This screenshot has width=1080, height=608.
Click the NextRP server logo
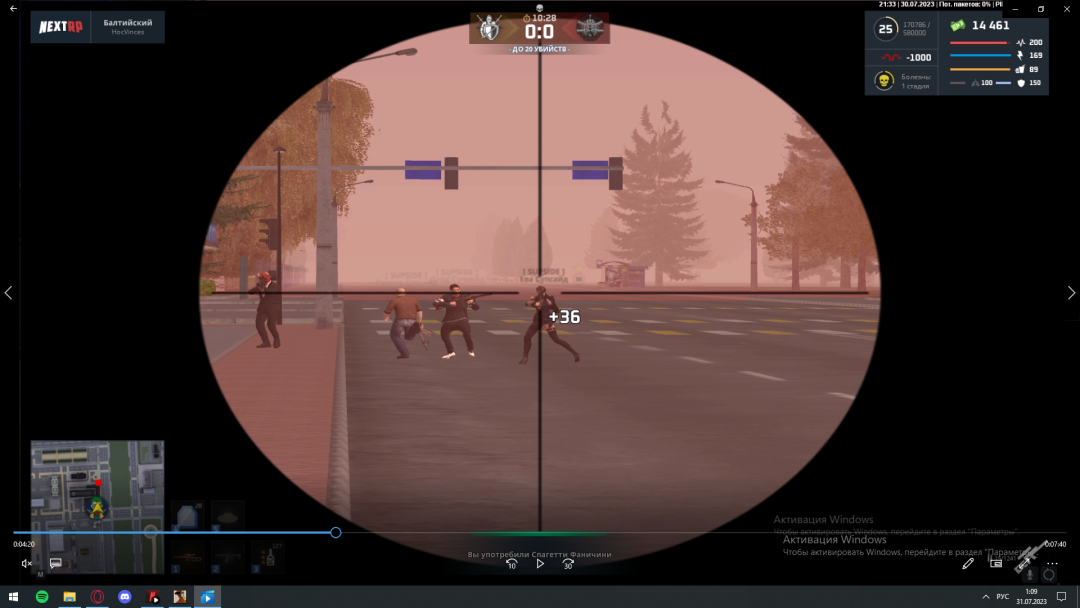pyautogui.click(x=61, y=27)
